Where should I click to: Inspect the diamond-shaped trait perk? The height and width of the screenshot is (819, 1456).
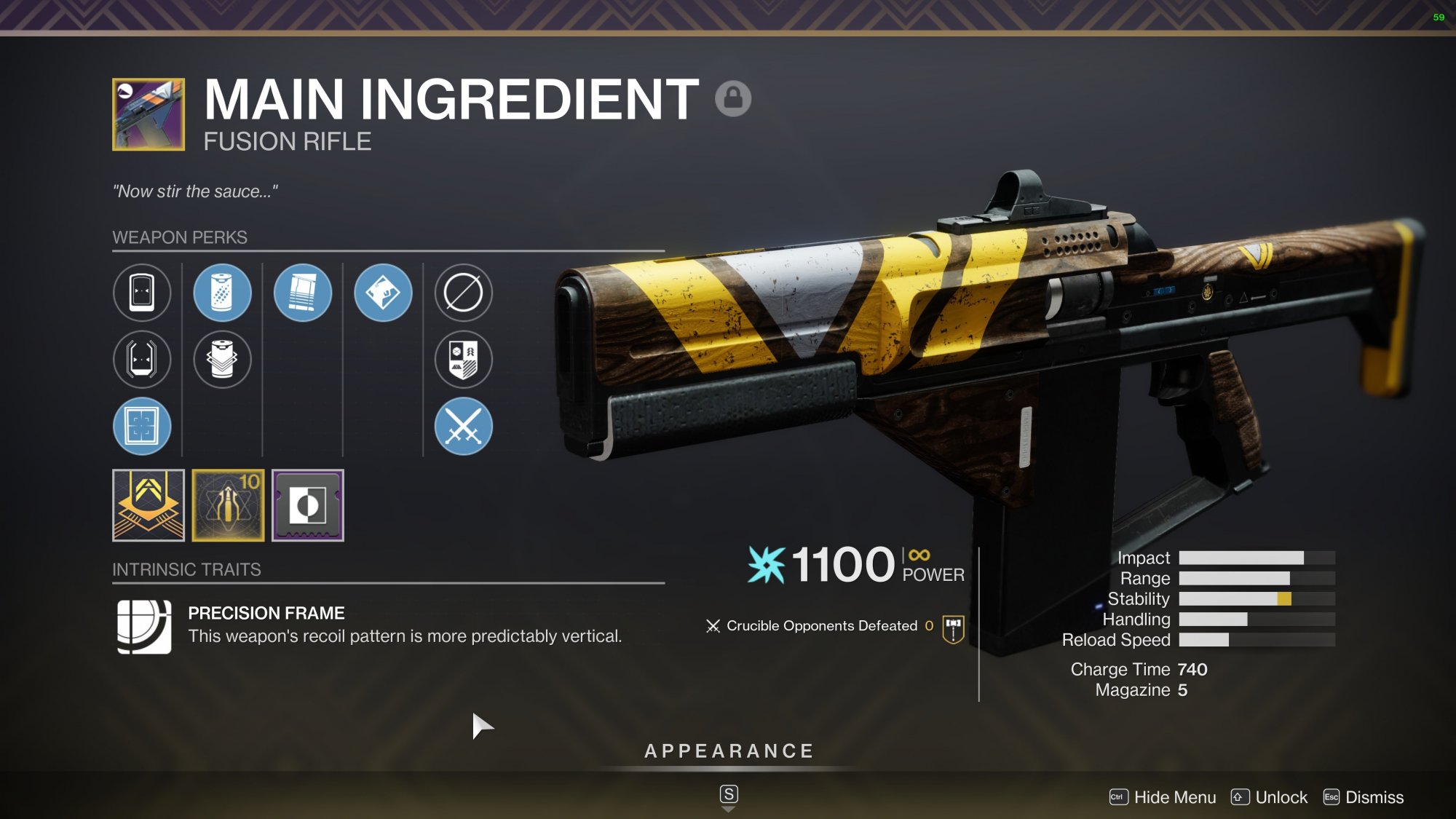[x=383, y=293]
